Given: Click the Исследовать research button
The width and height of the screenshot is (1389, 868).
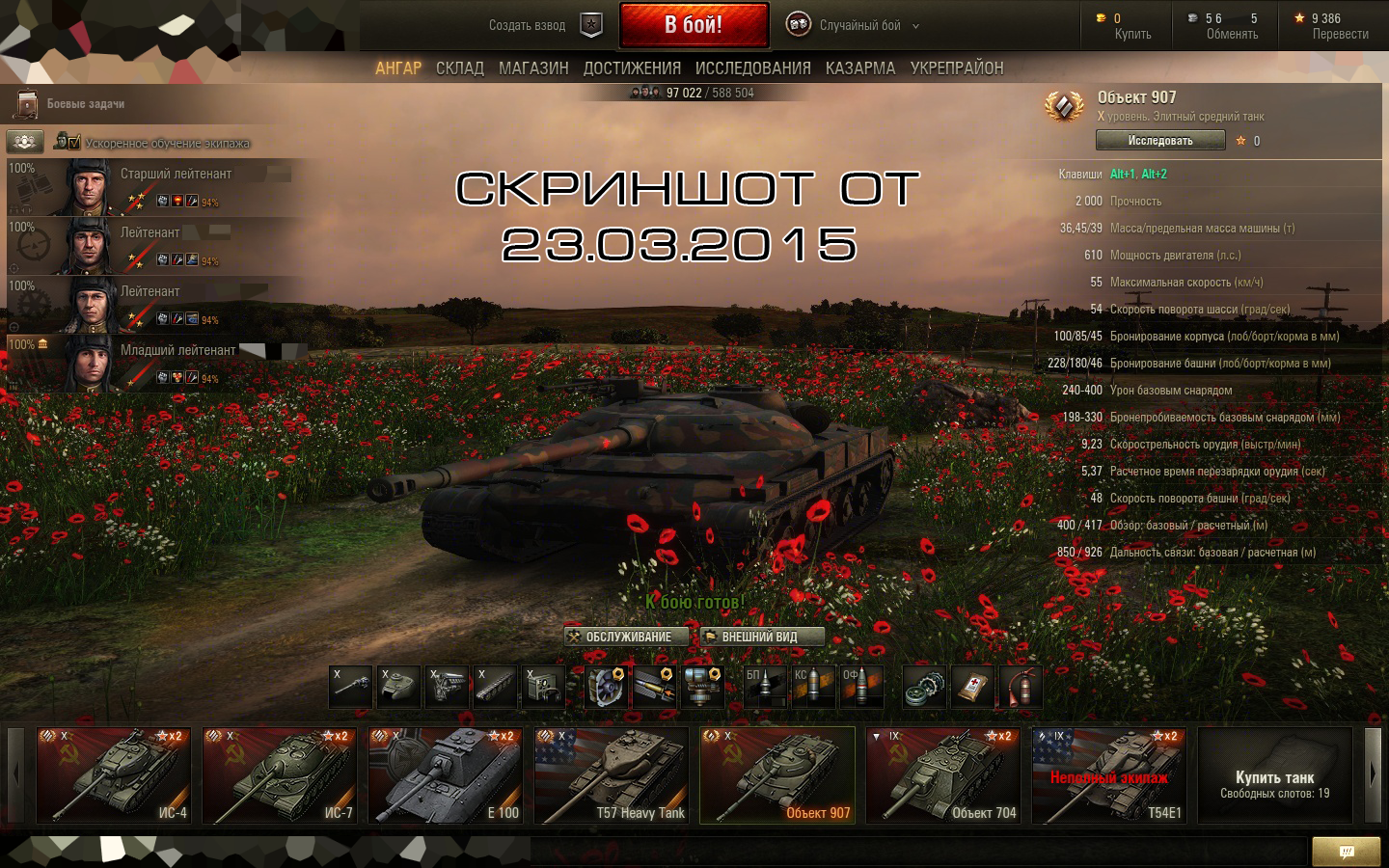Looking at the screenshot, I should pyautogui.click(x=1160, y=141).
